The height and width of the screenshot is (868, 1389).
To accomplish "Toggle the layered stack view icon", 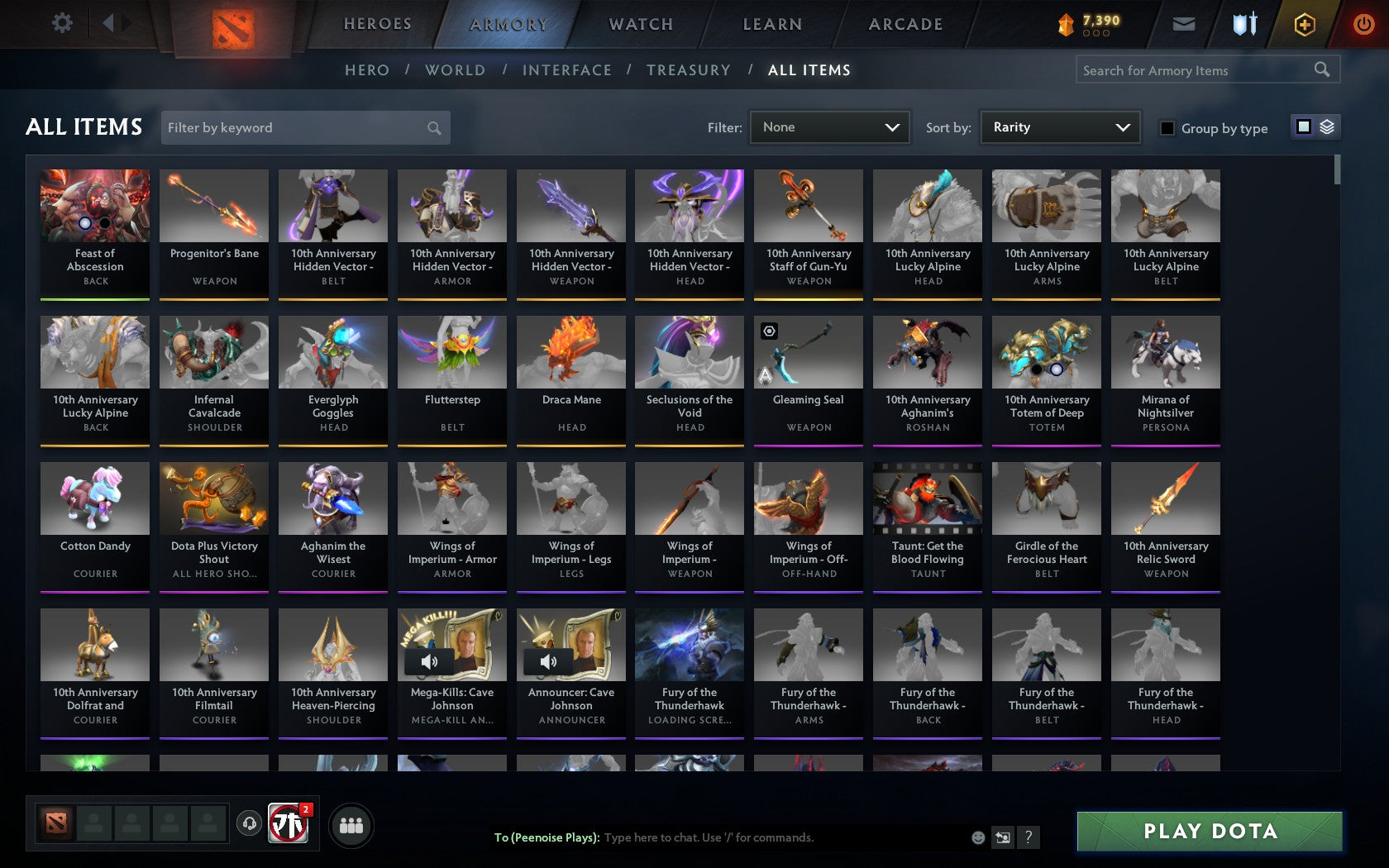I will [x=1327, y=126].
